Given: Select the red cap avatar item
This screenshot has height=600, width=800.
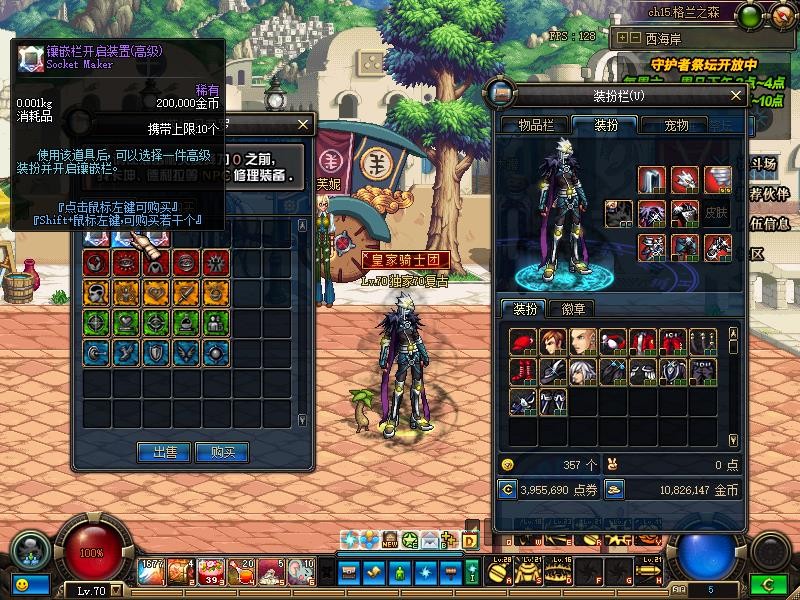Looking at the screenshot, I should [x=526, y=342].
